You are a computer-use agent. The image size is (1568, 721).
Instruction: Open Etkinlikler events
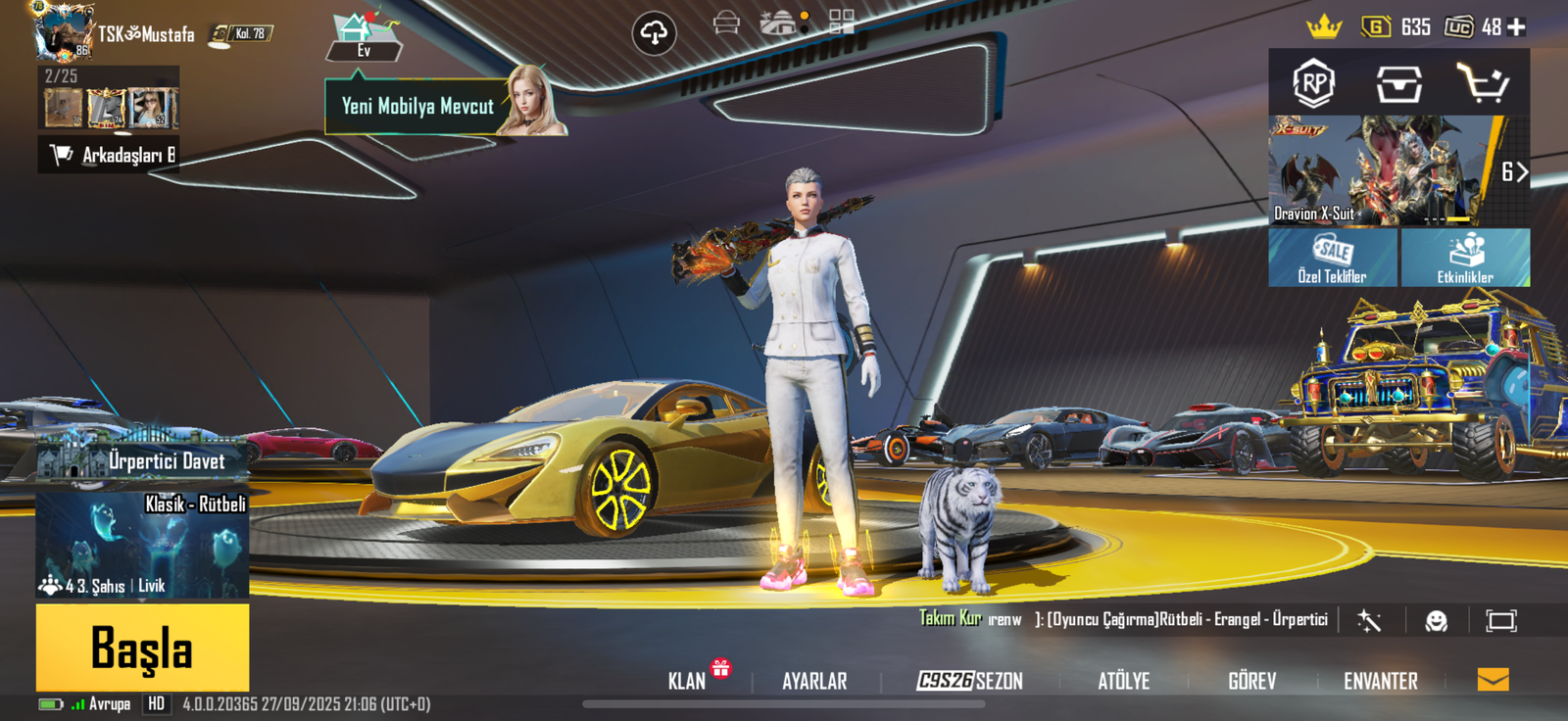(x=1465, y=258)
